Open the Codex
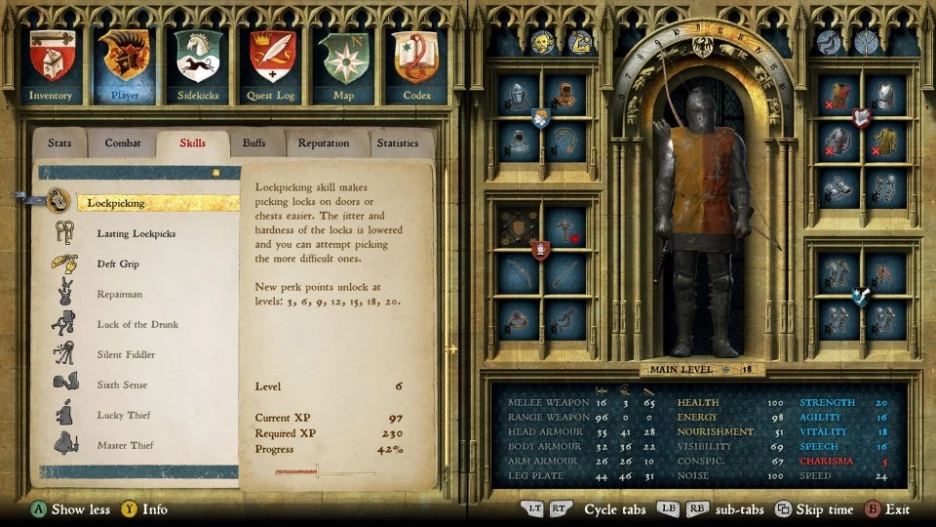 [416, 63]
